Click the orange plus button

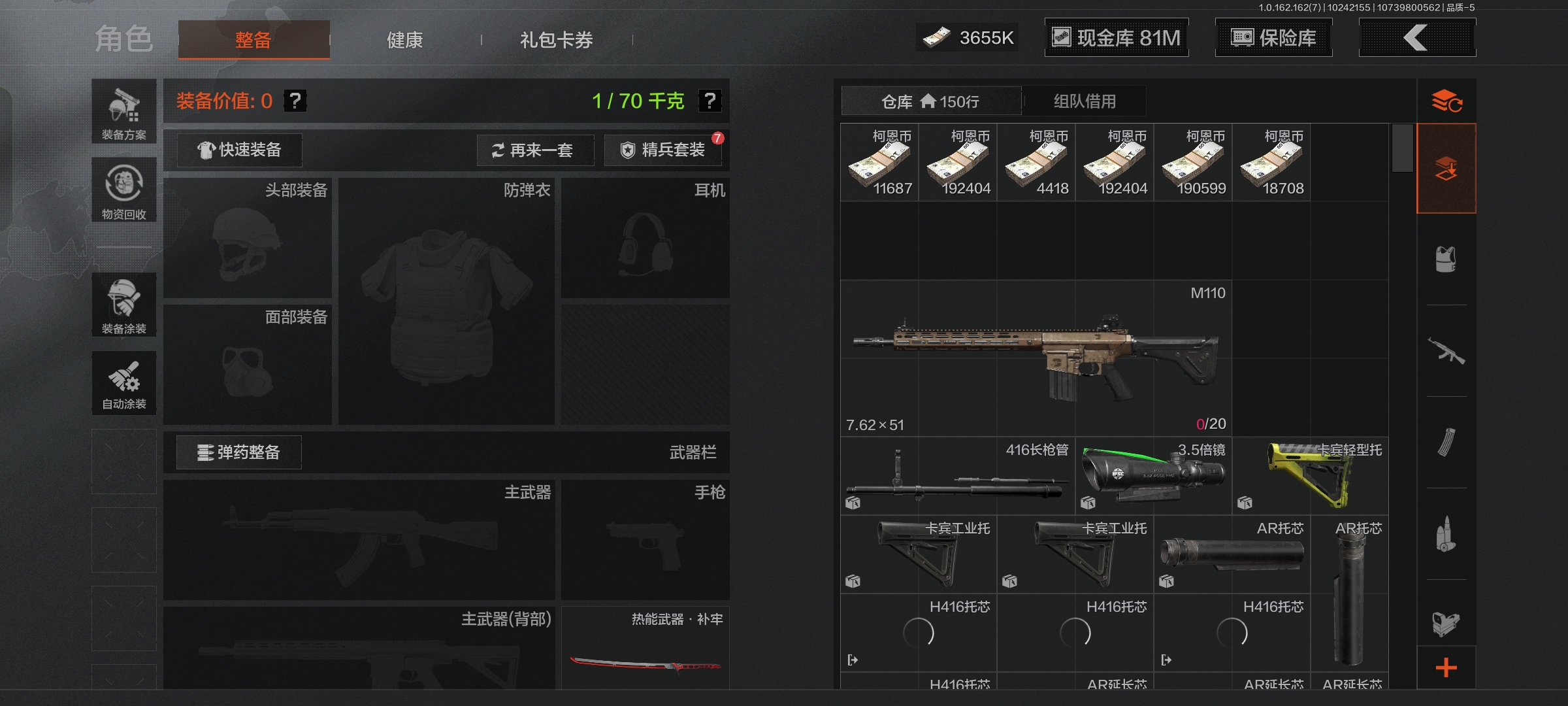(x=1446, y=667)
